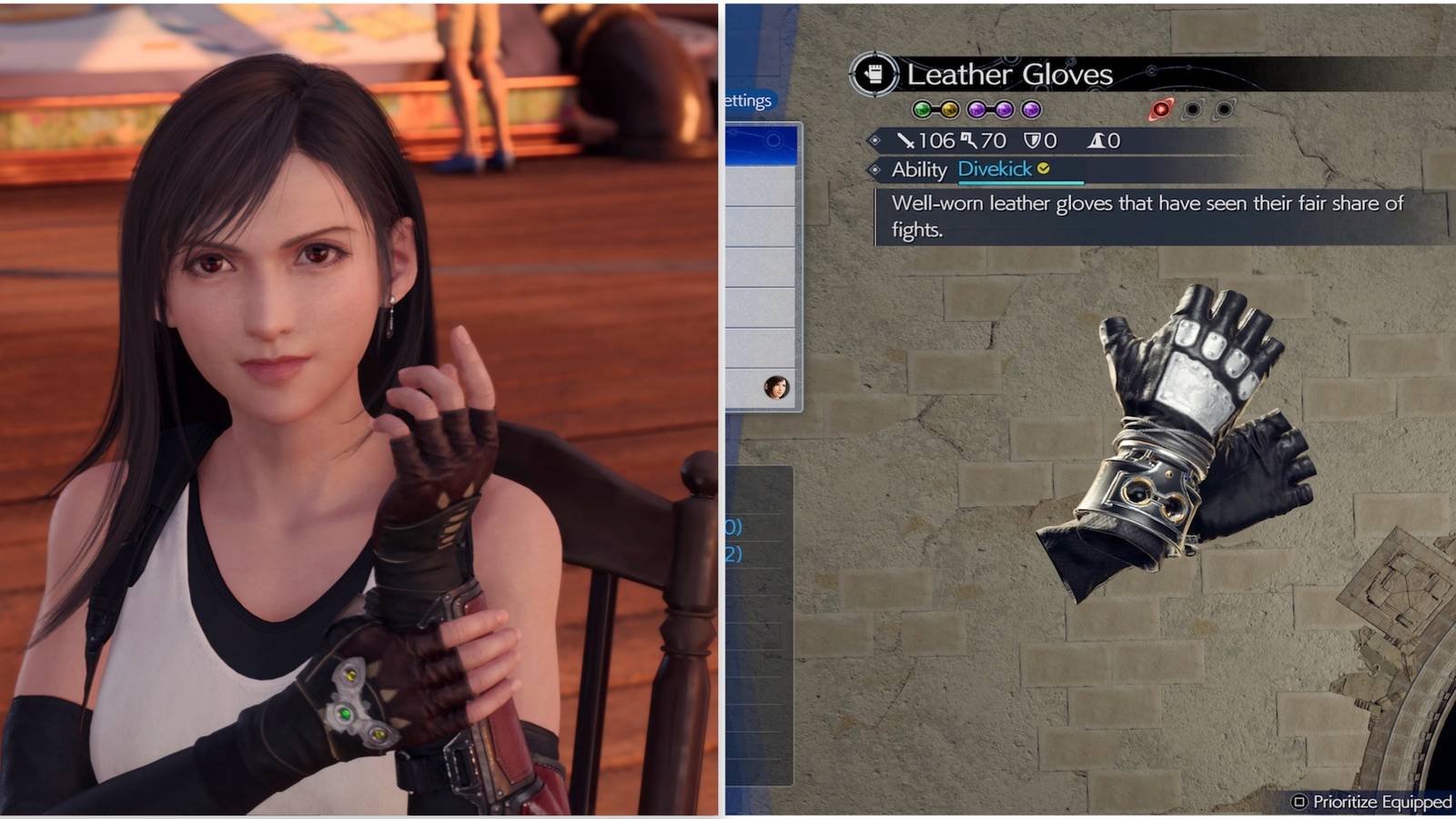Toggle the learned checkmark next to Divekick
1456x819 pixels.
point(1043,168)
